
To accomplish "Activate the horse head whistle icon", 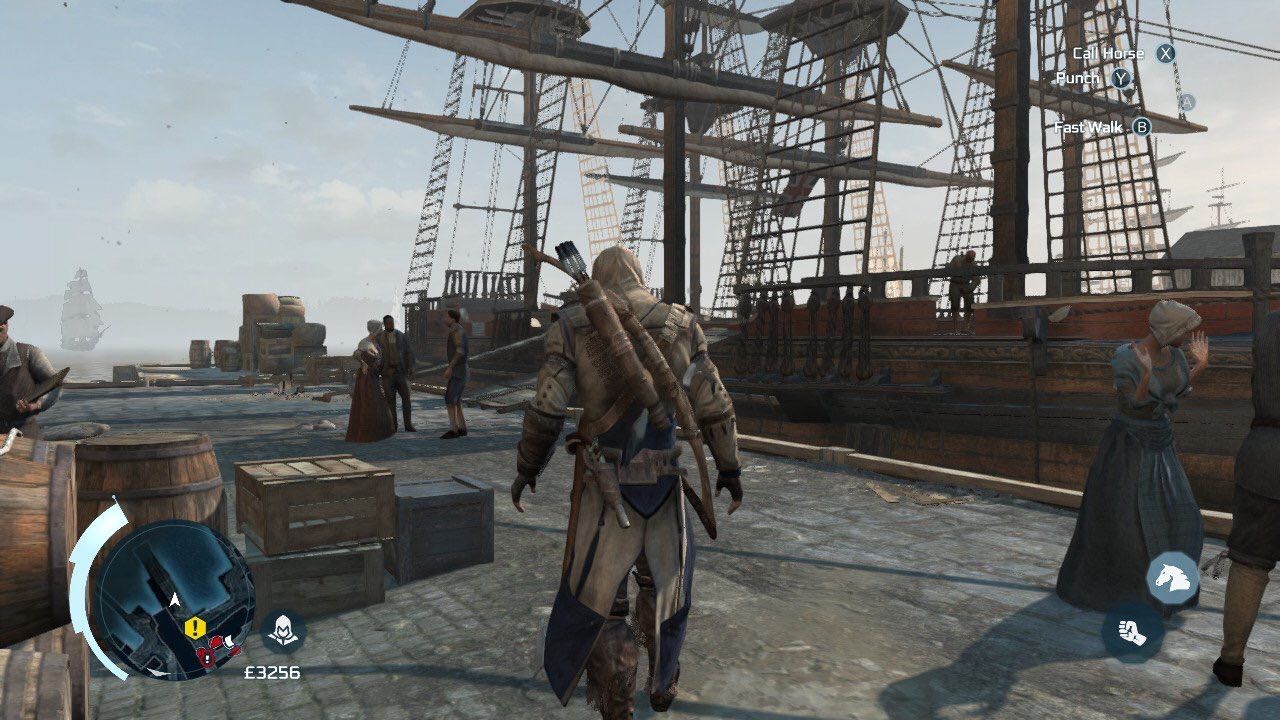I will coord(1172,577).
